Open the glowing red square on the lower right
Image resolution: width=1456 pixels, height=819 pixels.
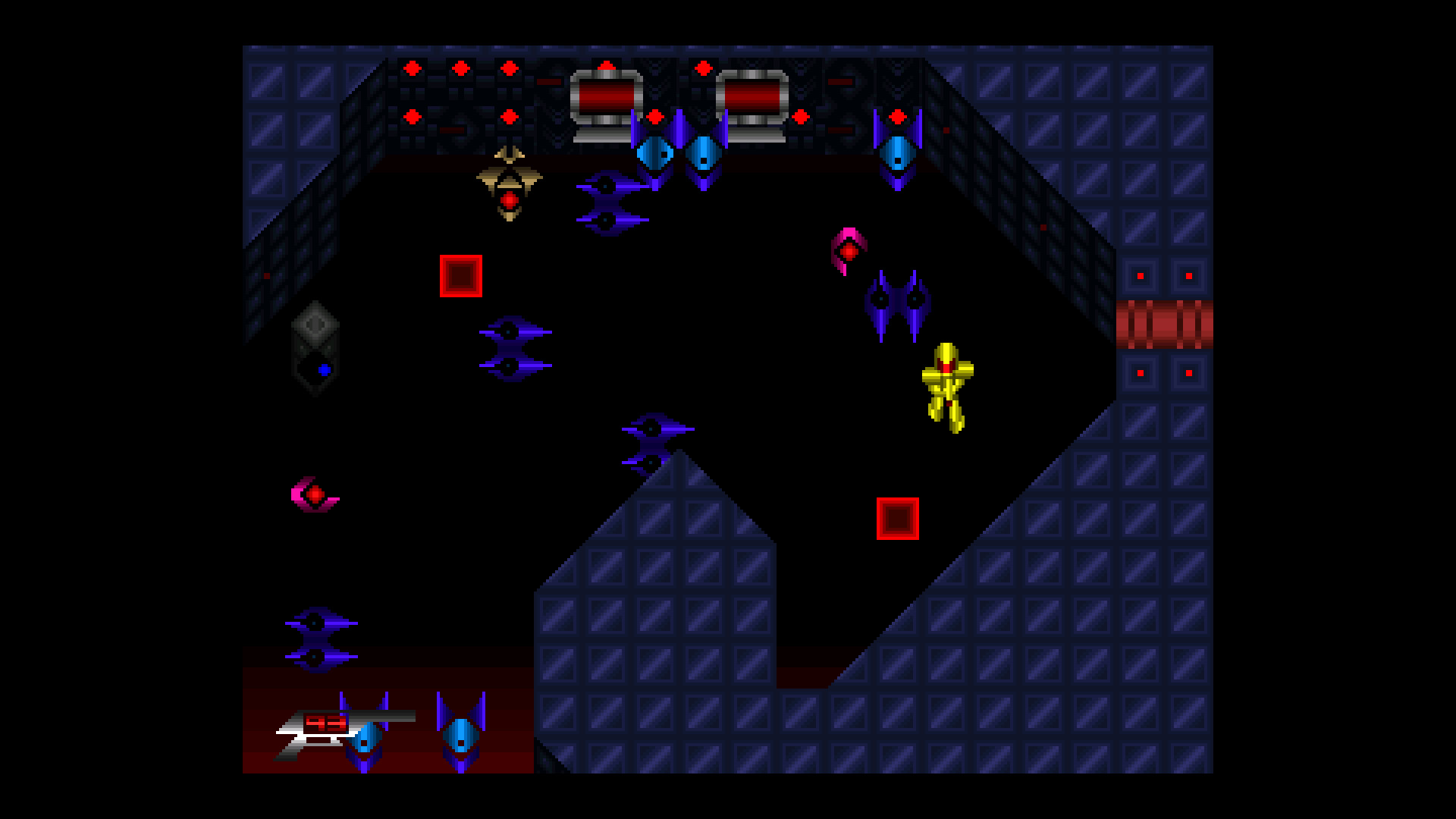(x=899, y=519)
